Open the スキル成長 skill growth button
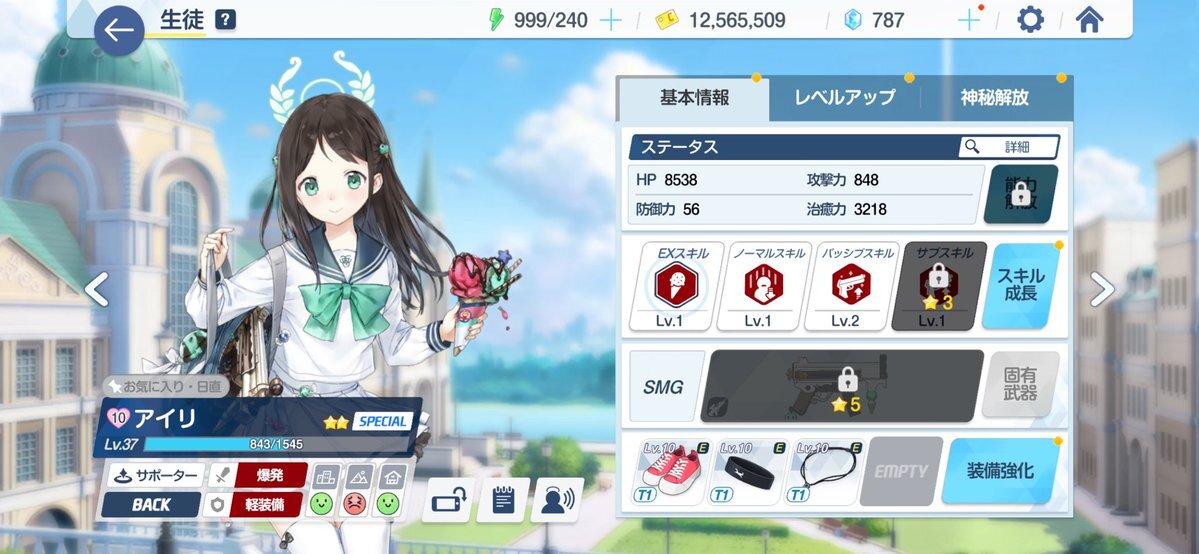1199x554 pixels. [x=1020, y=286]
